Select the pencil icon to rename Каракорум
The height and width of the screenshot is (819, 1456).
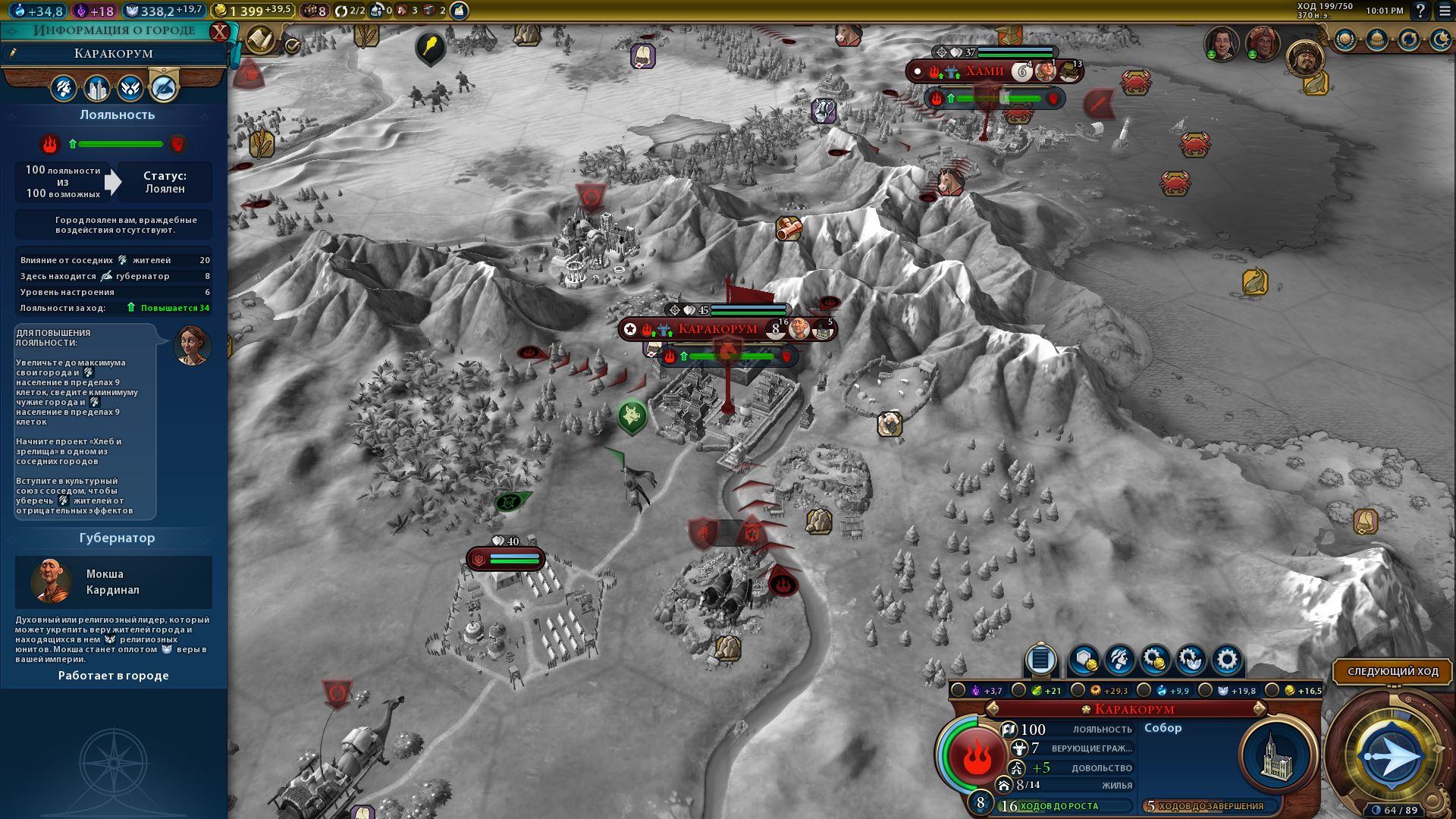click(x=11, y=53)
